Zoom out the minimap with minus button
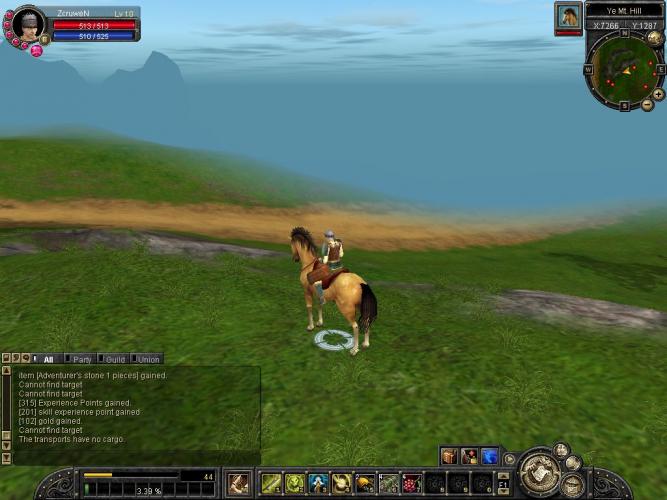The width and height of the screenshot is (667, 500). pyautogui.click(x=647, y=105)
